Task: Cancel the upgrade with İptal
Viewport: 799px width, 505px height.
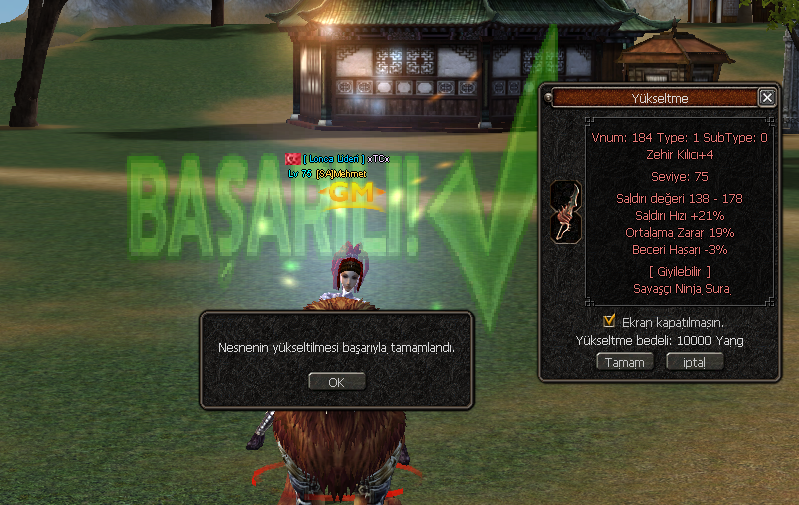Action: click(x=694, y=362)
